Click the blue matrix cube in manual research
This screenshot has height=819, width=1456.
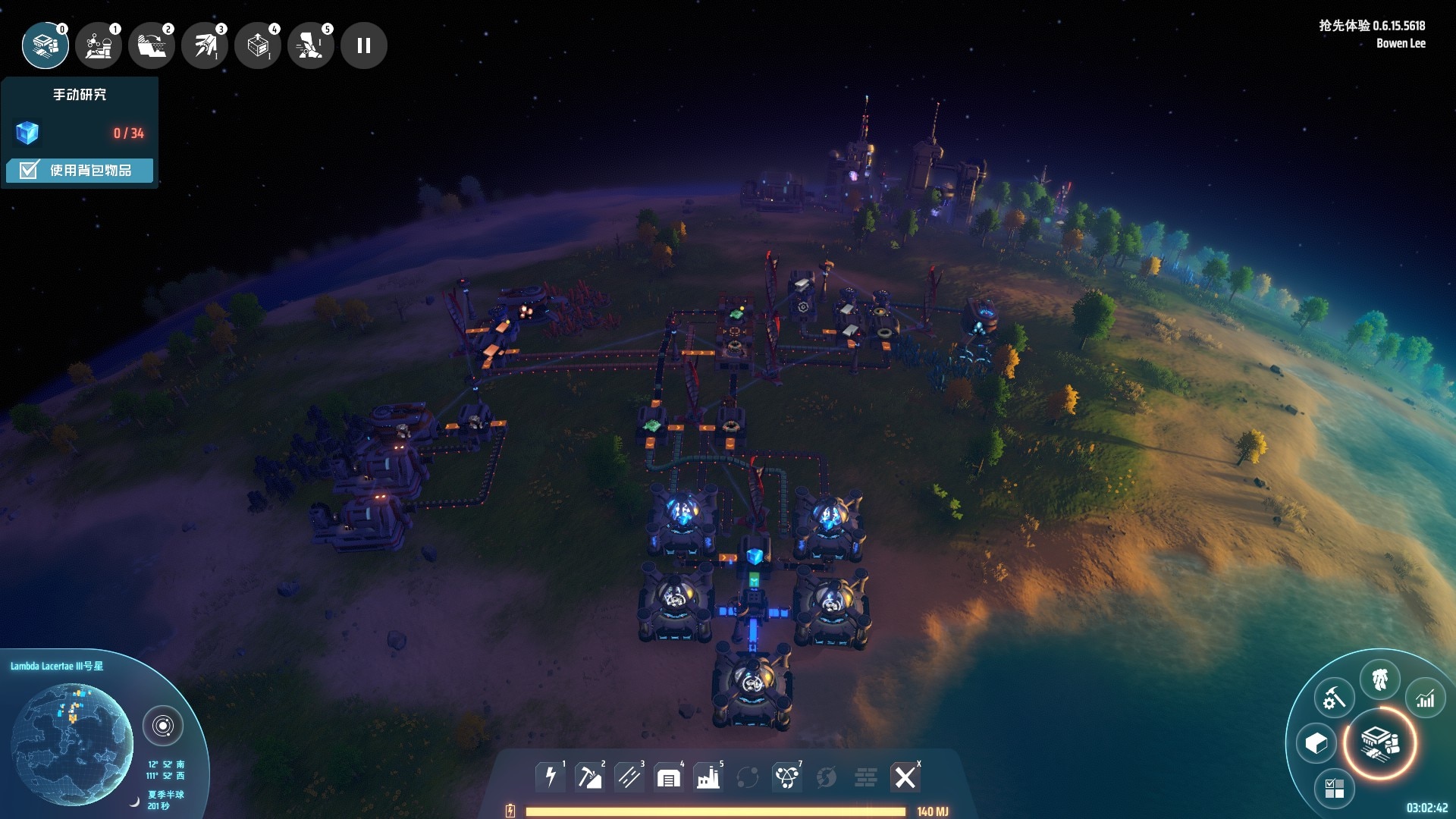(x=27, y=133)
